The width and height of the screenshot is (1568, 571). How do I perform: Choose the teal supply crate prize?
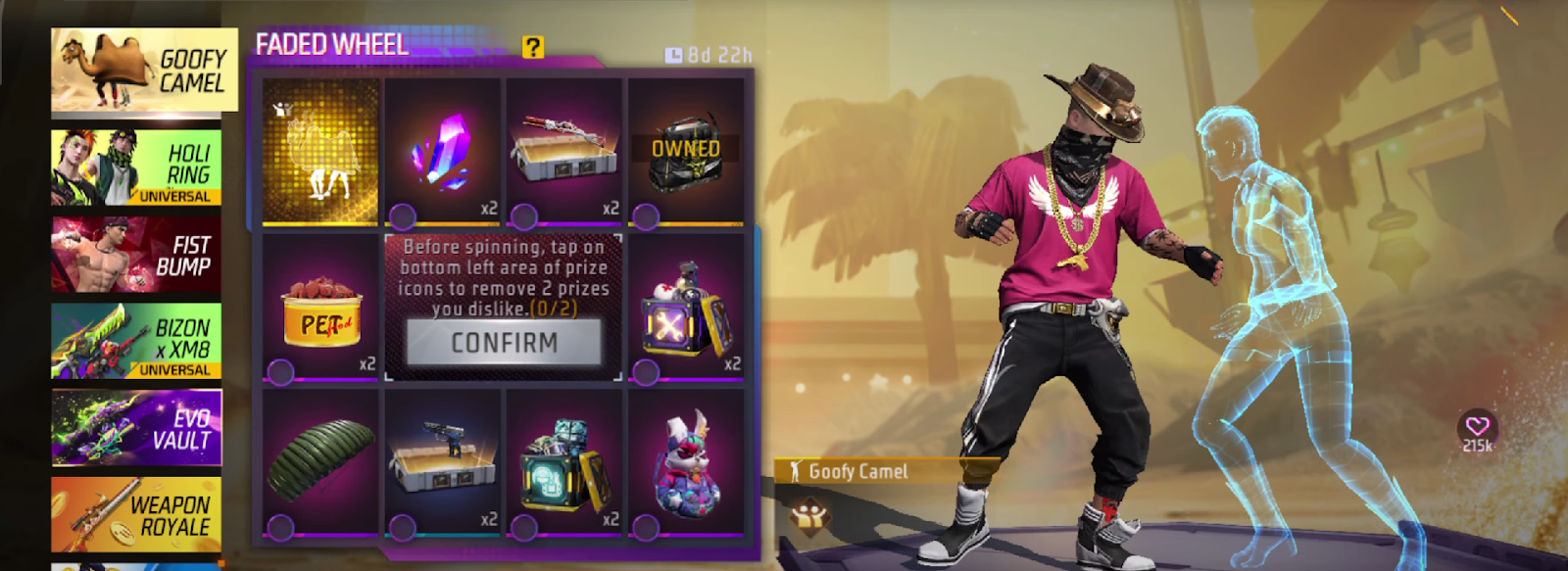point(563,463)
